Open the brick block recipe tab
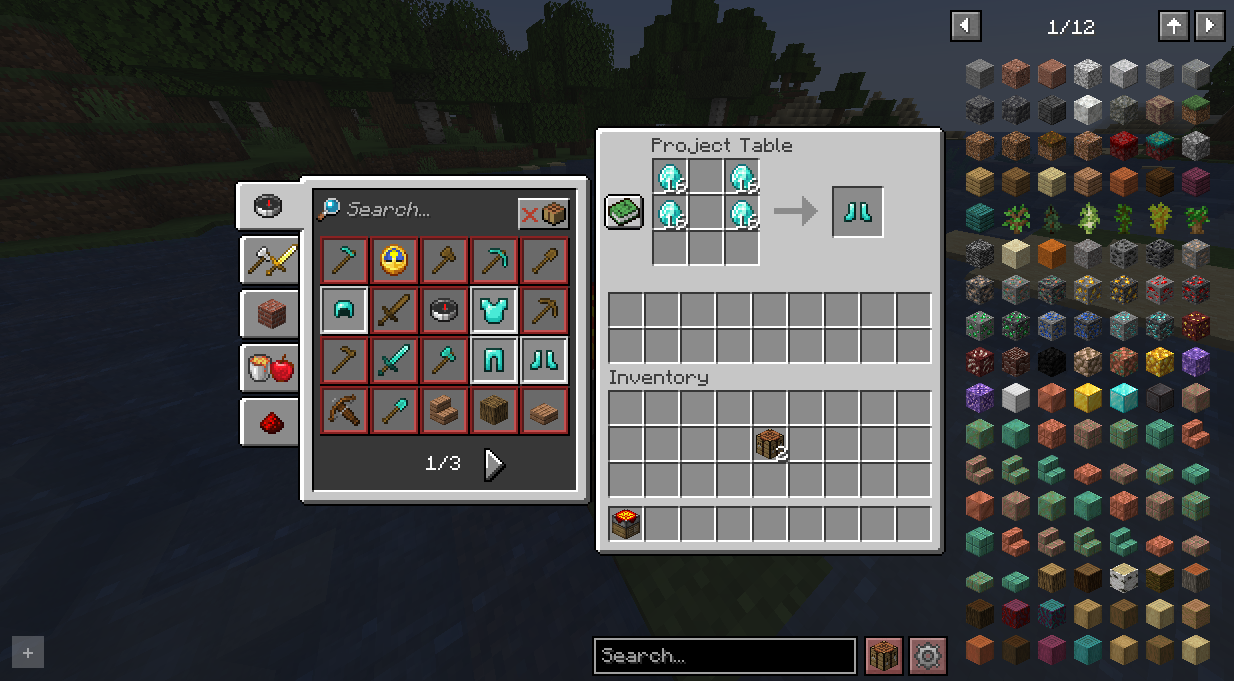This screenshot has height=681, width=1234. (270, 315)
